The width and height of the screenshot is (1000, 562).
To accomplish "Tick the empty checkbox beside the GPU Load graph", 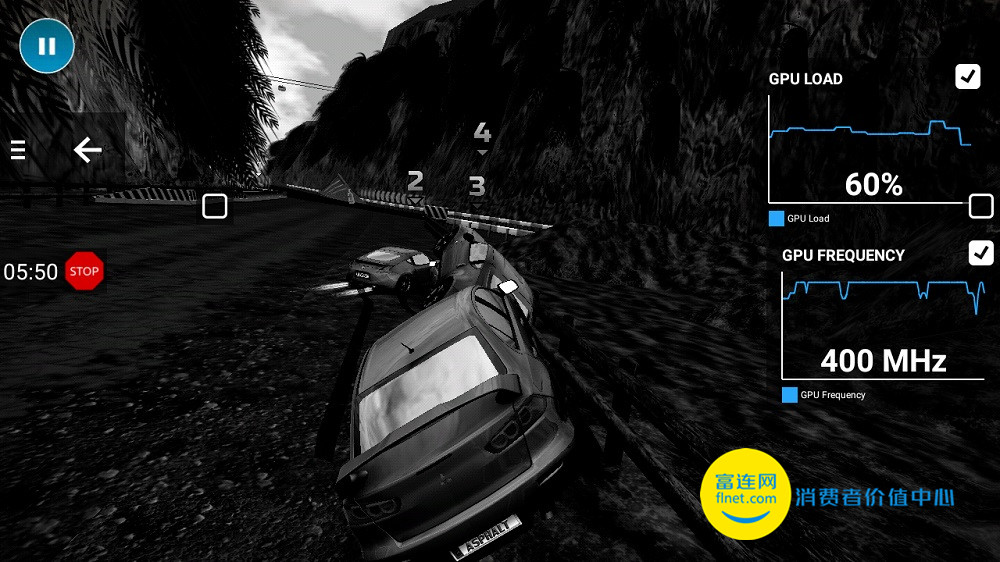I will pyautogui.click(x=981, y=207).
